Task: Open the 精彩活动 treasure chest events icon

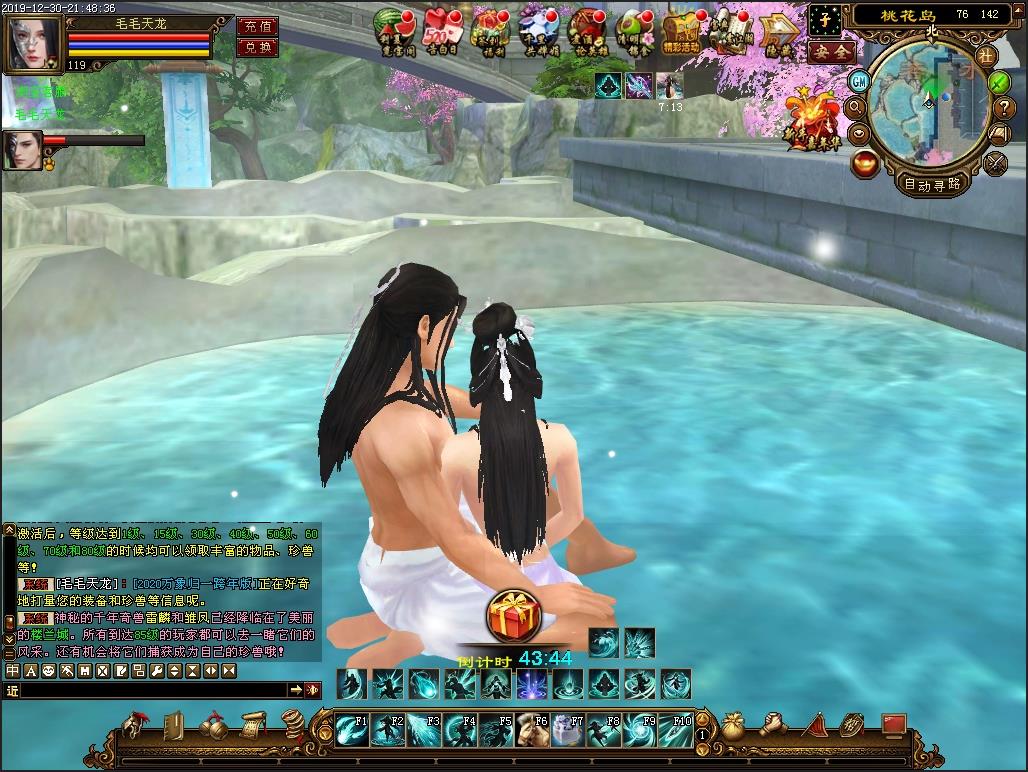Action: point(682,32)
